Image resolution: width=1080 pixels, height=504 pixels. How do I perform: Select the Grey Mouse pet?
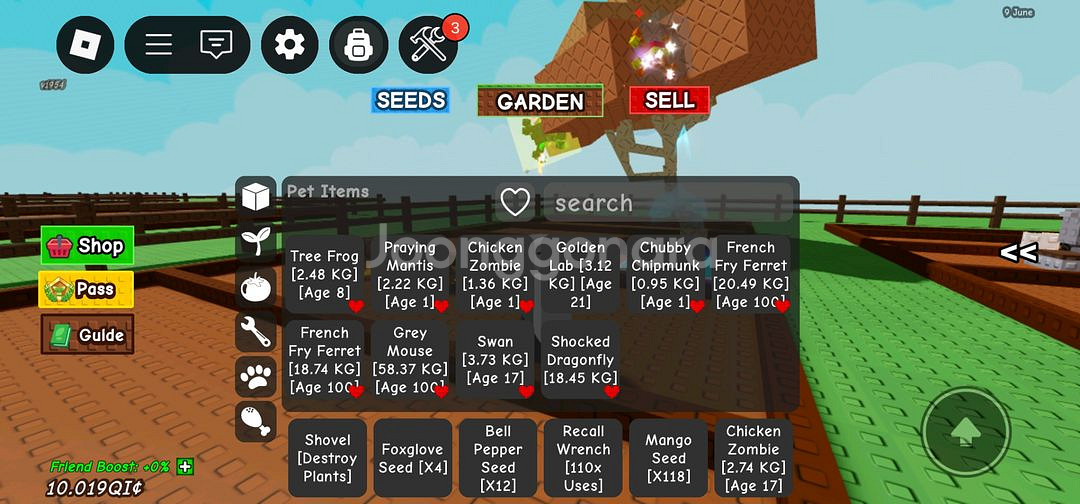coord(410,360)
